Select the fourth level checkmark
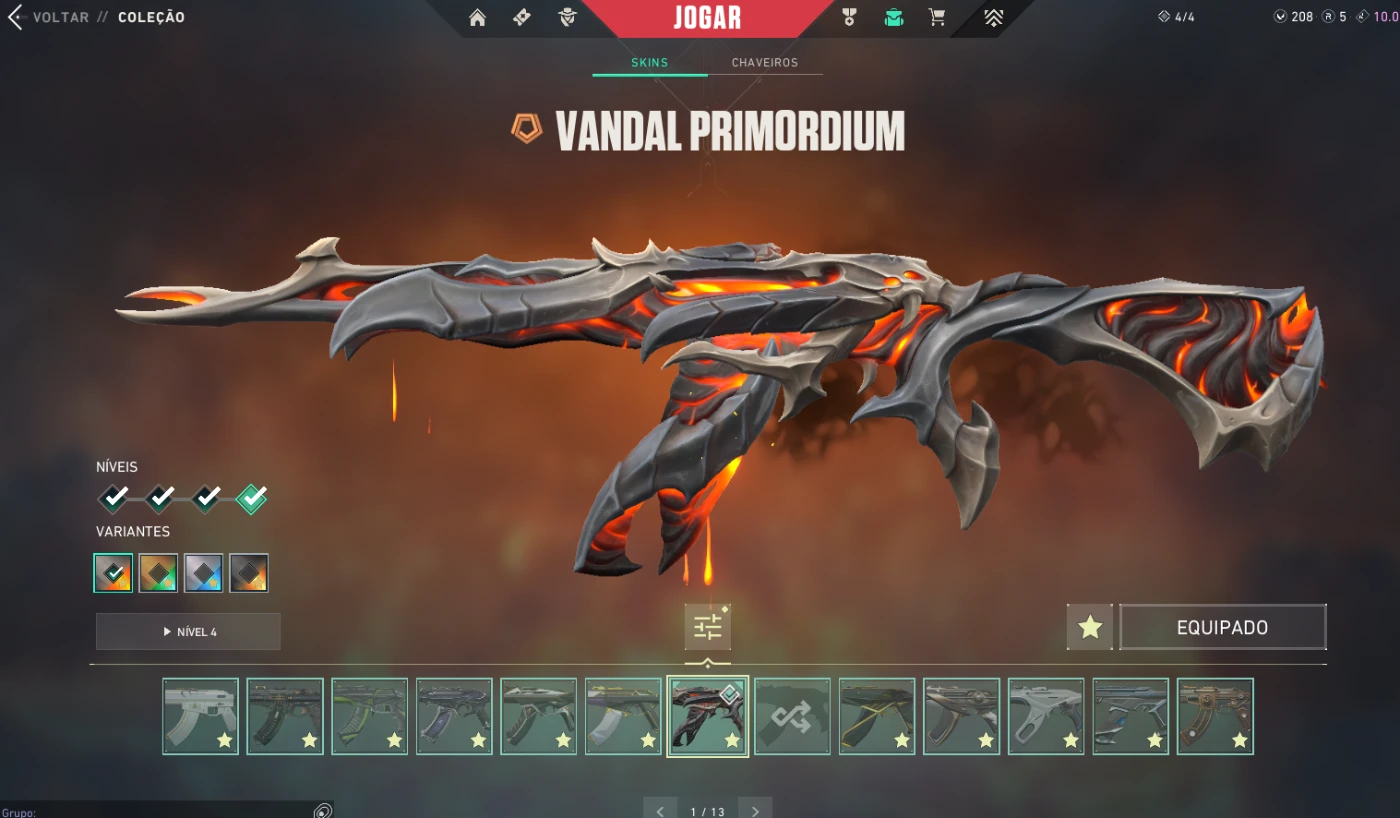 [251, 497]
